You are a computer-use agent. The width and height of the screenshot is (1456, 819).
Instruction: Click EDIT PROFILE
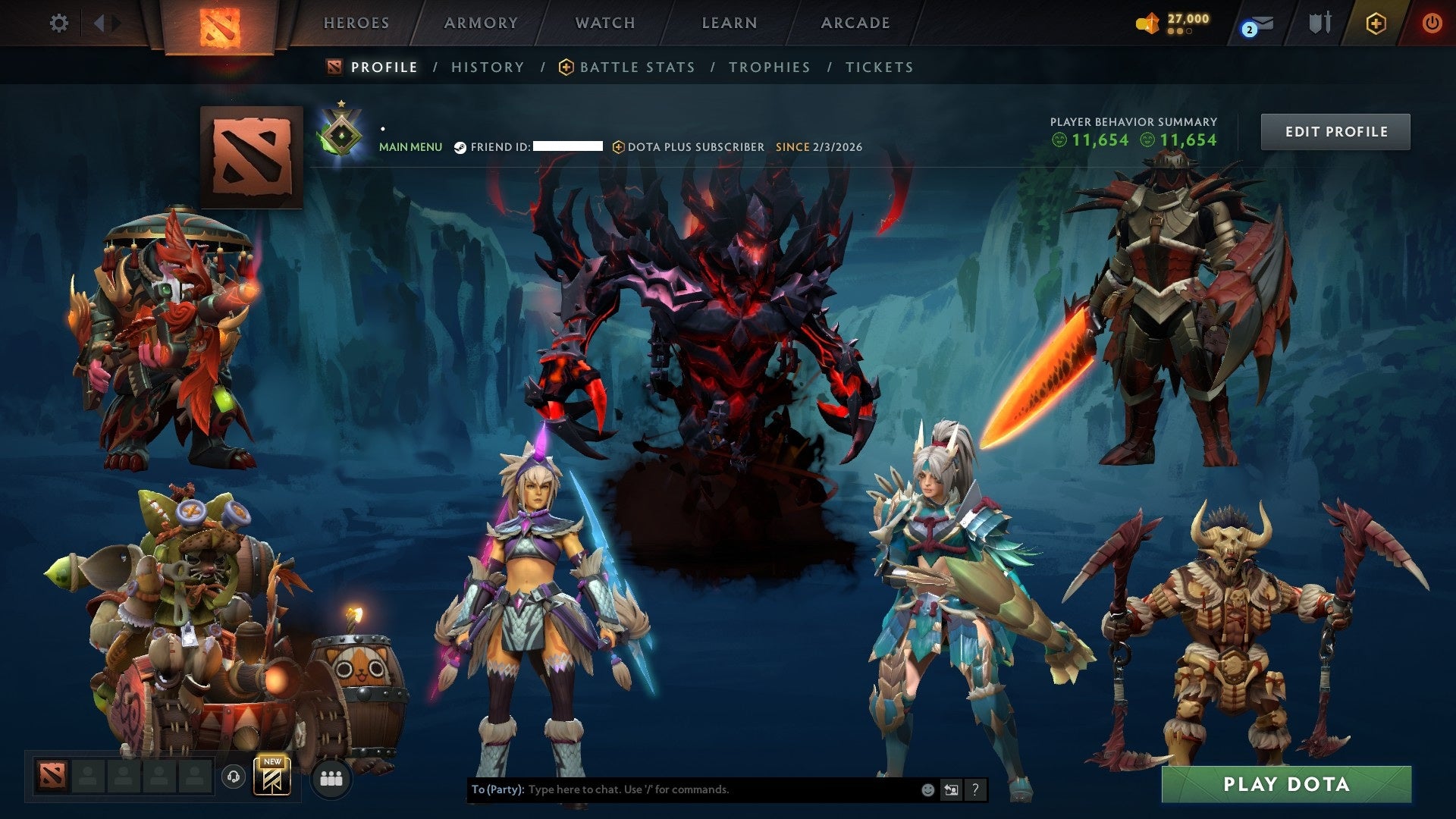[x=1335, y=131]
